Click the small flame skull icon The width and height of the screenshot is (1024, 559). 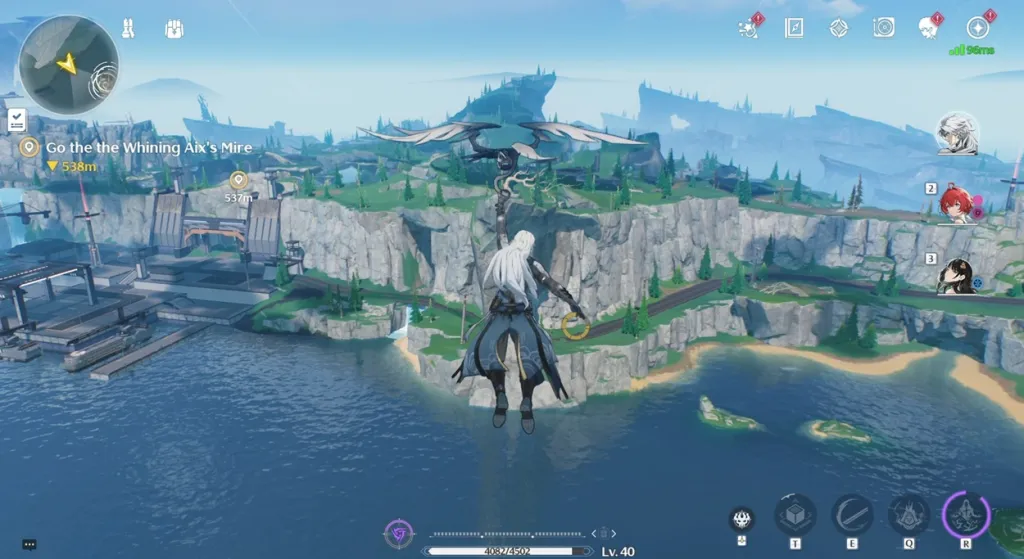pyautogui.click(x=741, y=518)
